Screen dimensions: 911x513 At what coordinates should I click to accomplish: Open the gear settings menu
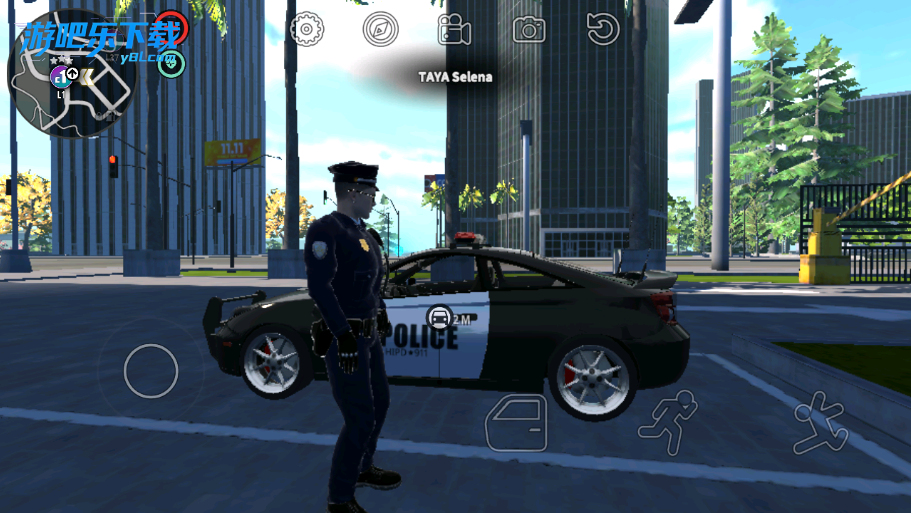pos(307,30)
